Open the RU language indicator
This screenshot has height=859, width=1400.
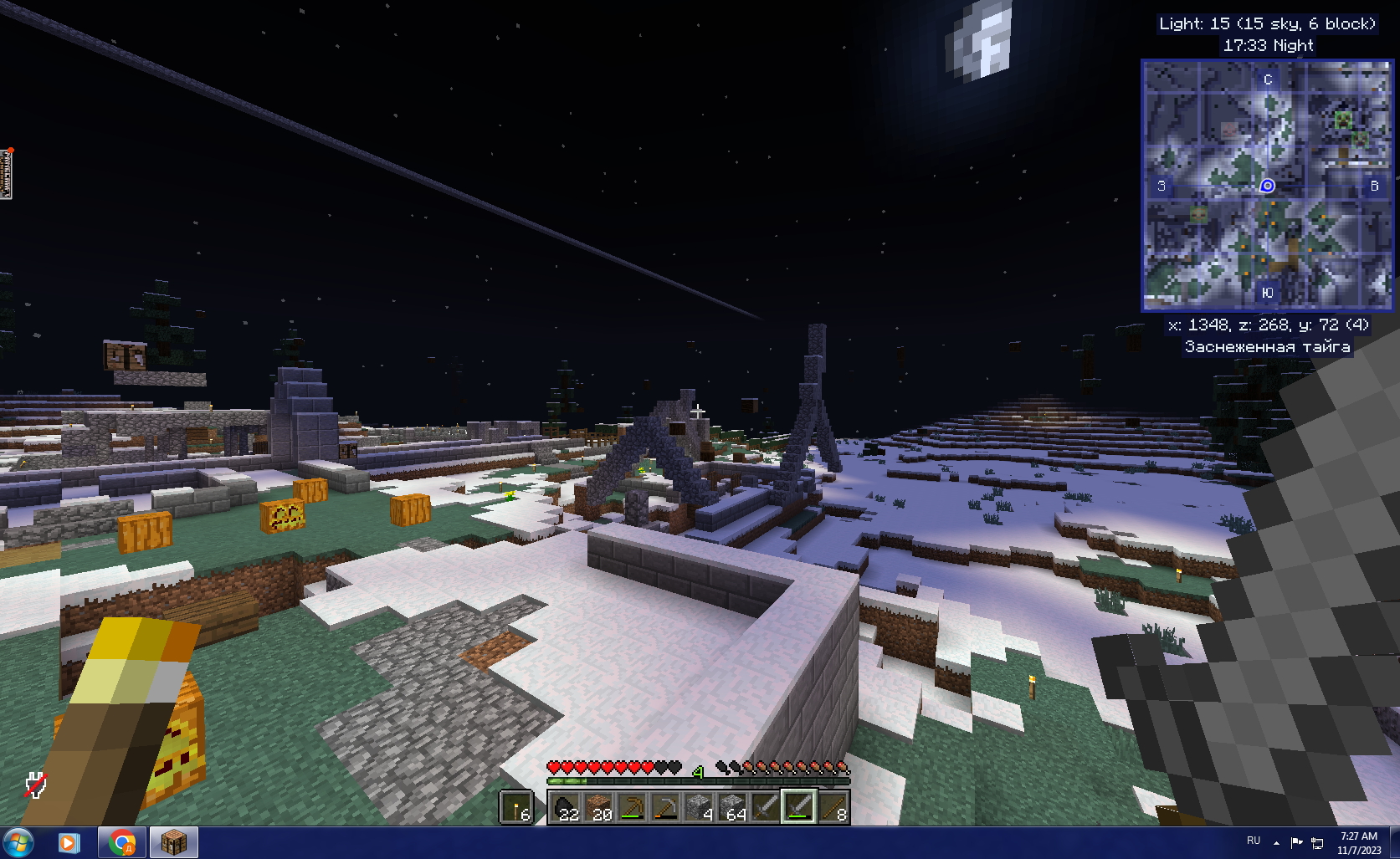point(1253,841)
